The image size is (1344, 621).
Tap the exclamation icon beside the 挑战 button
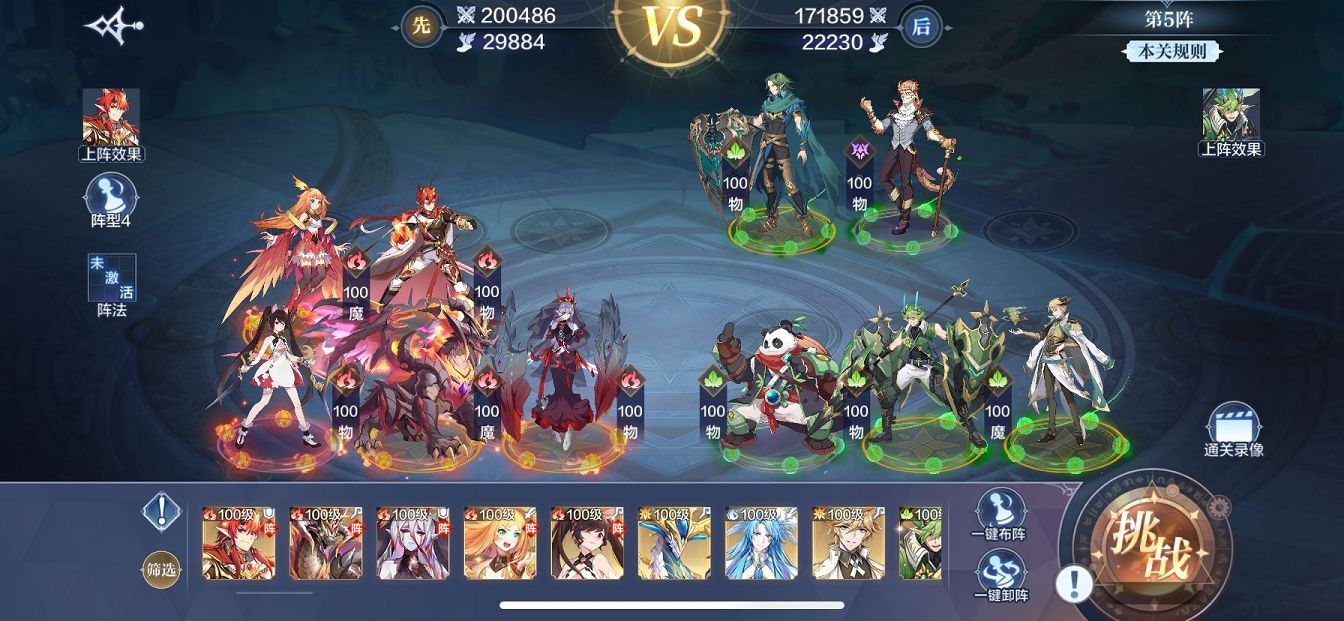[x=1073, y=583]
